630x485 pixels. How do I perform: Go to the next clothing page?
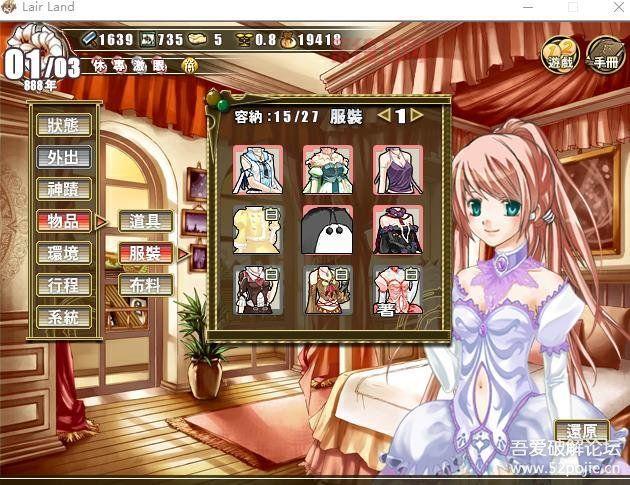pyautogui.click(x=417, y=115)
